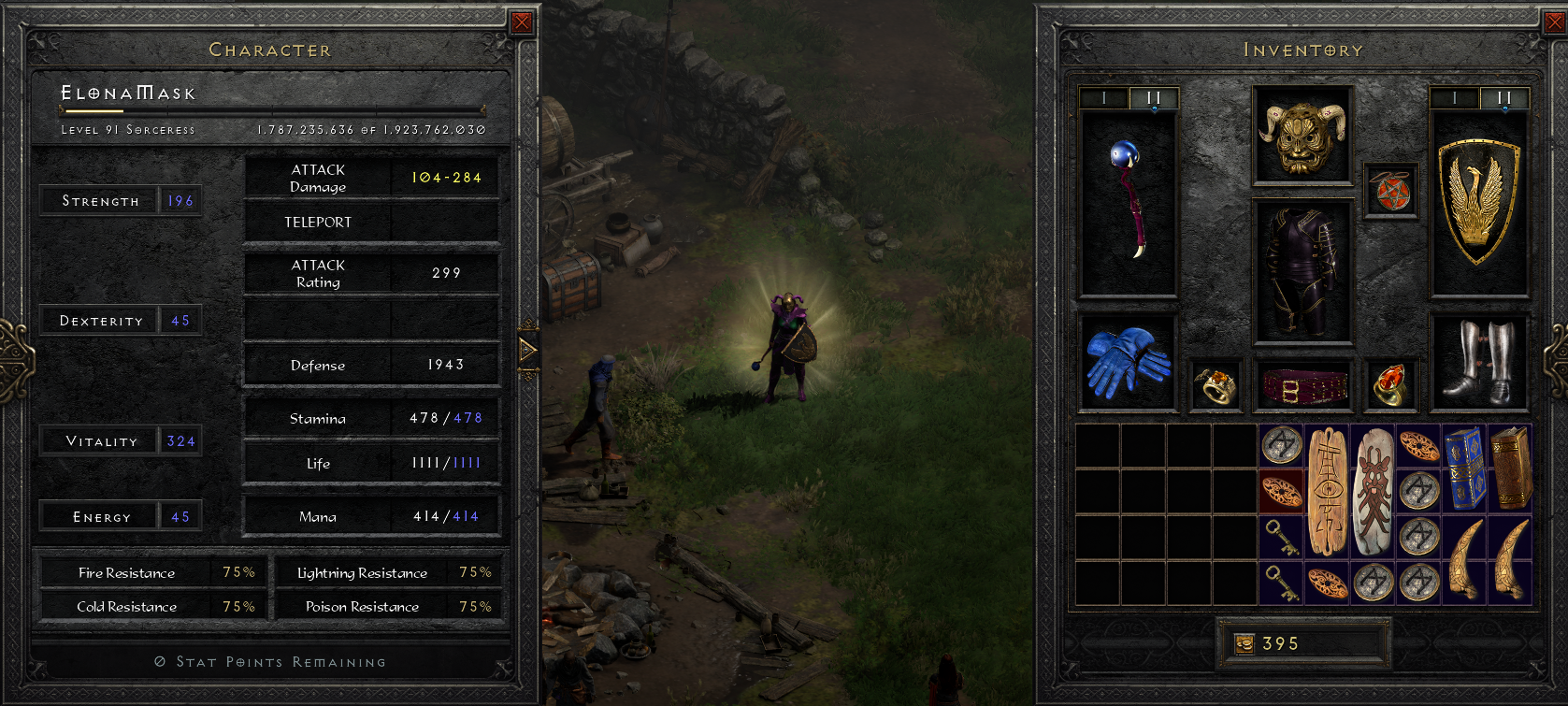Click the equipped blue orb weapon
The width and height of the screenshot is (1568, 706).
click(x=1129, y=202)
